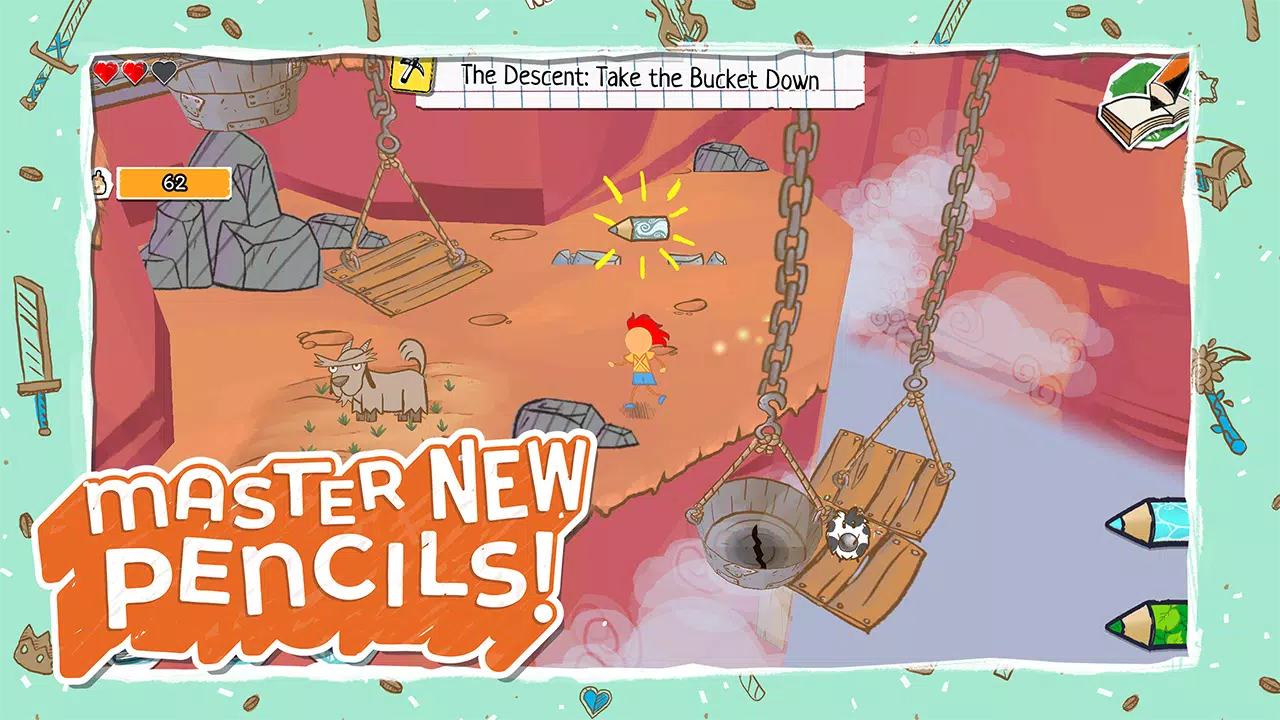Click the second red heart icon
This screenshot has height=720, width=1280.
pyautogui.click(x=132, y=73)
